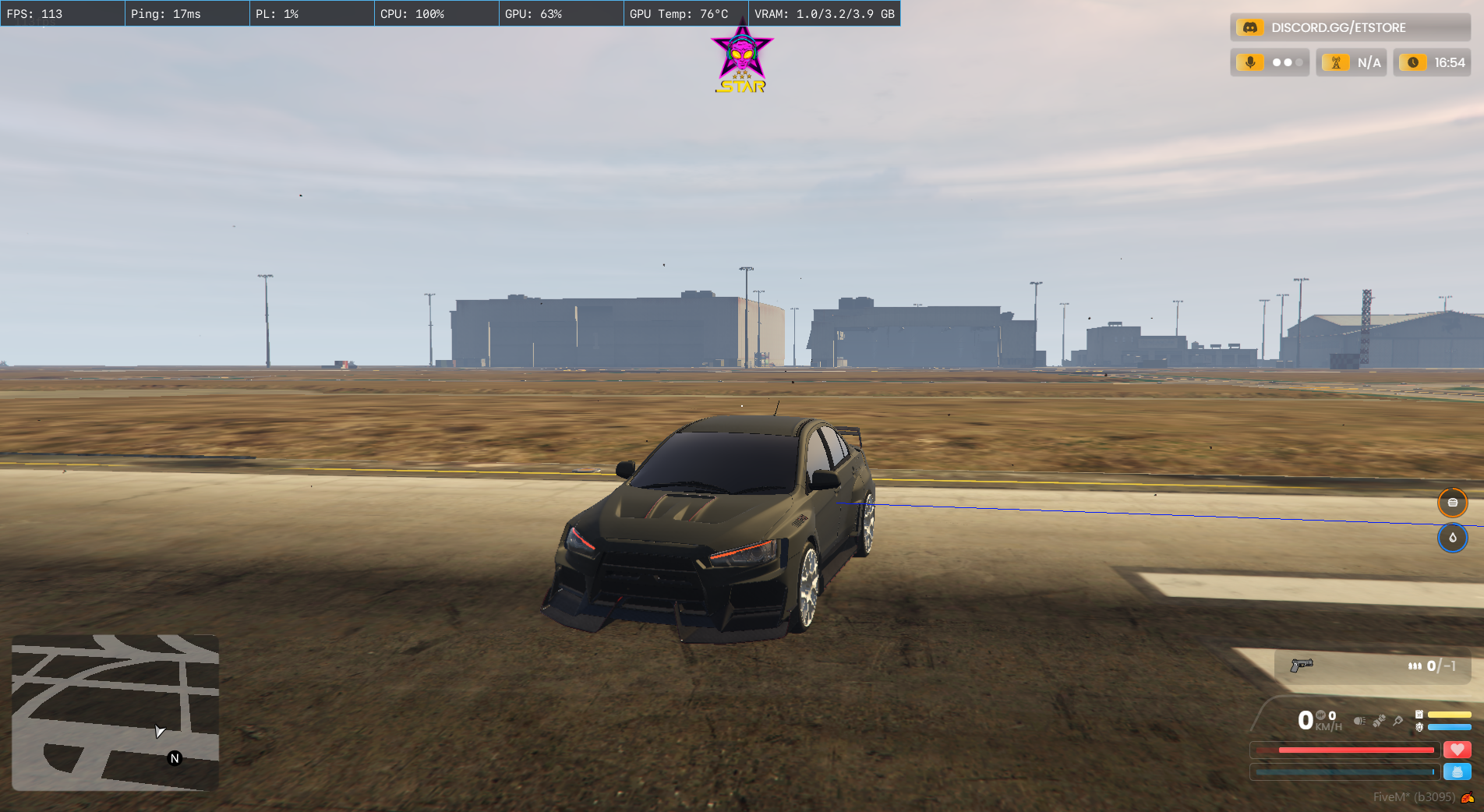Viewport: 1484px width, 812px height.
Task: Open the minimap in the corner
Action: pos(115,712)
